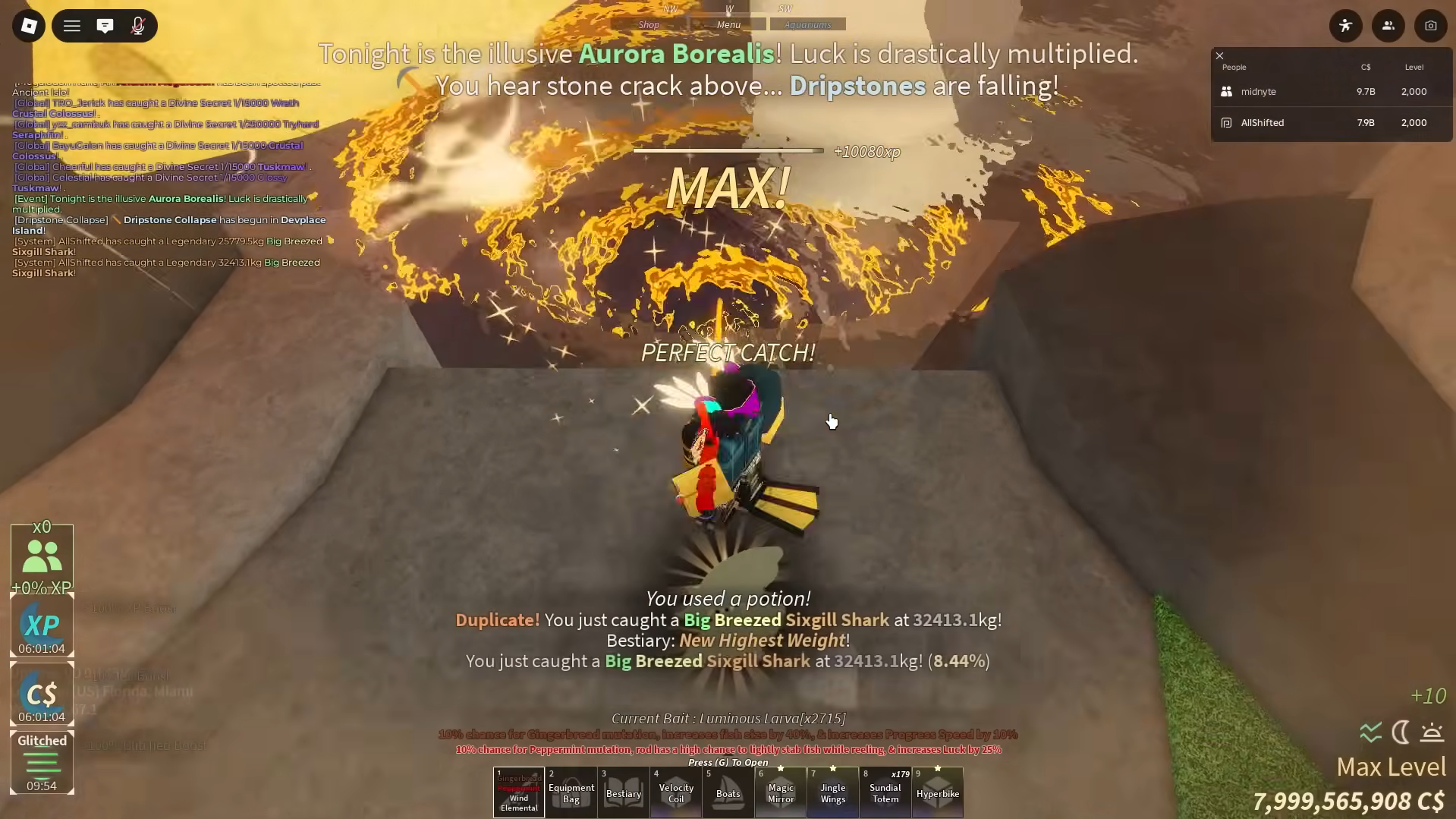Toggle the green waves indicator bottom right

1370,732
